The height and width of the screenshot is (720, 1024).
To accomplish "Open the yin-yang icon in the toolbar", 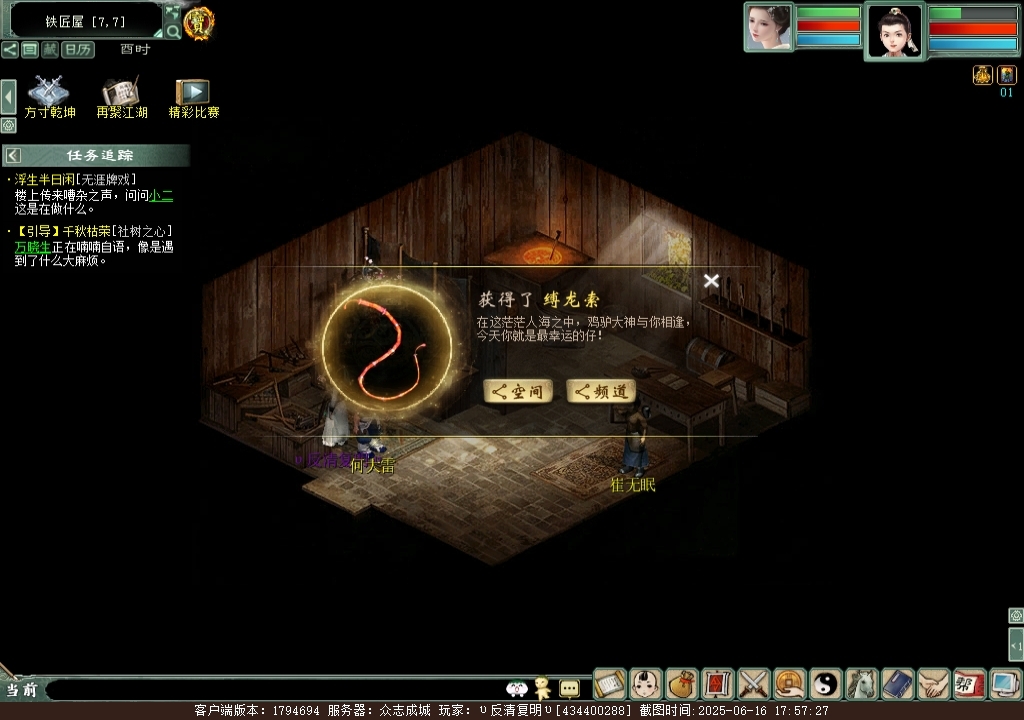I will tap(826, 684).
